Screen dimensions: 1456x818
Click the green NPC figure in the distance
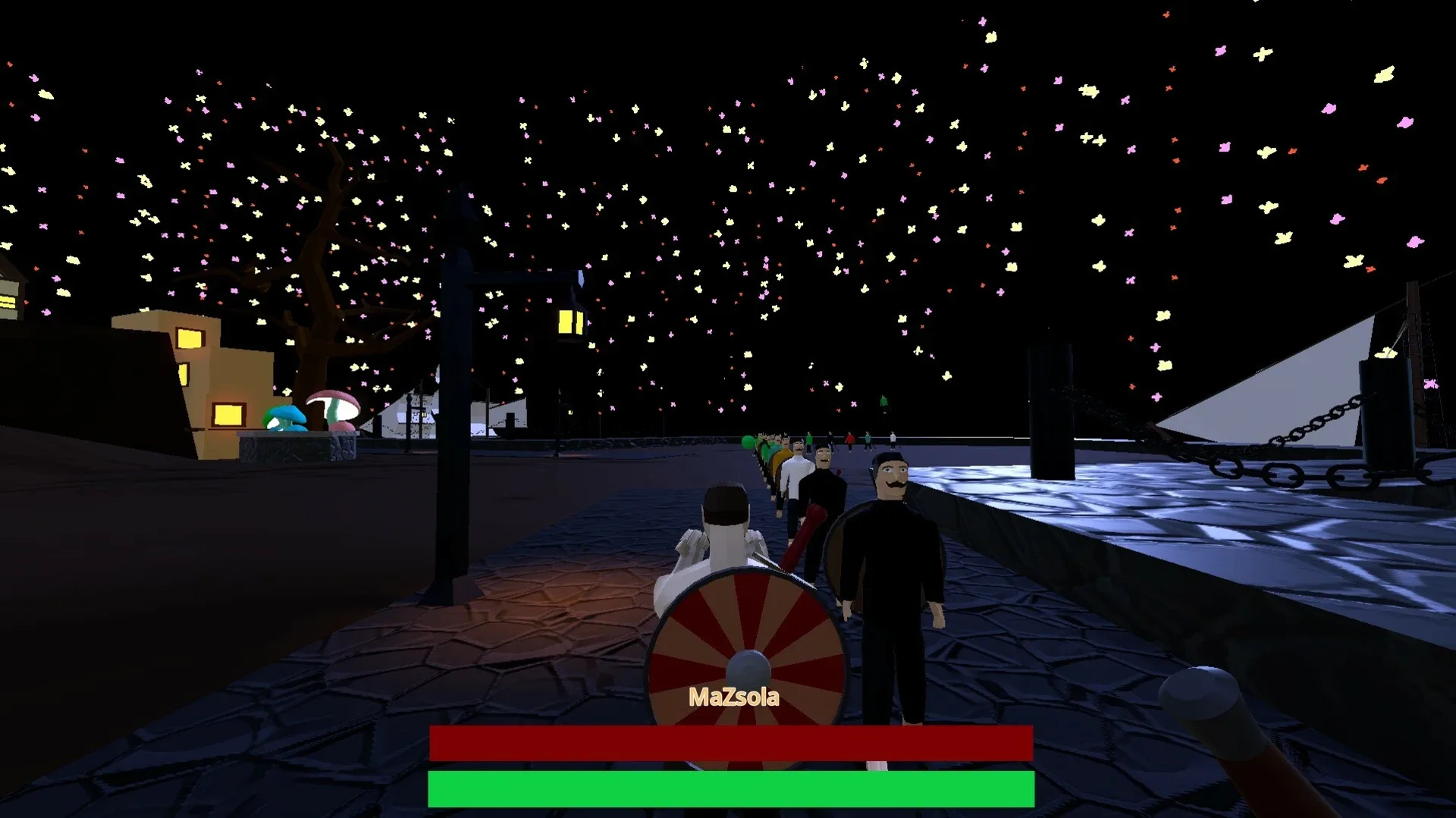tap(808, 440)
